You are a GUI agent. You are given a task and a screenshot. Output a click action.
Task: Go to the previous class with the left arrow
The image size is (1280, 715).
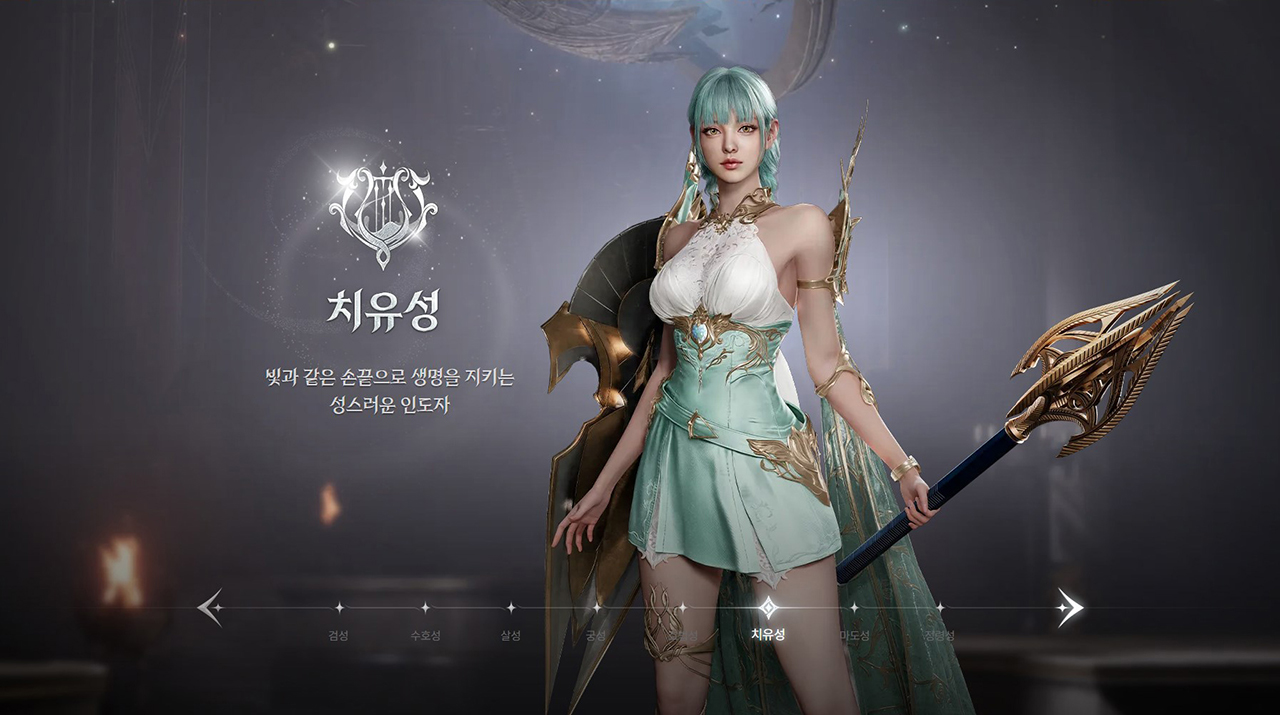pyautogui.click(x=210, y=607)
